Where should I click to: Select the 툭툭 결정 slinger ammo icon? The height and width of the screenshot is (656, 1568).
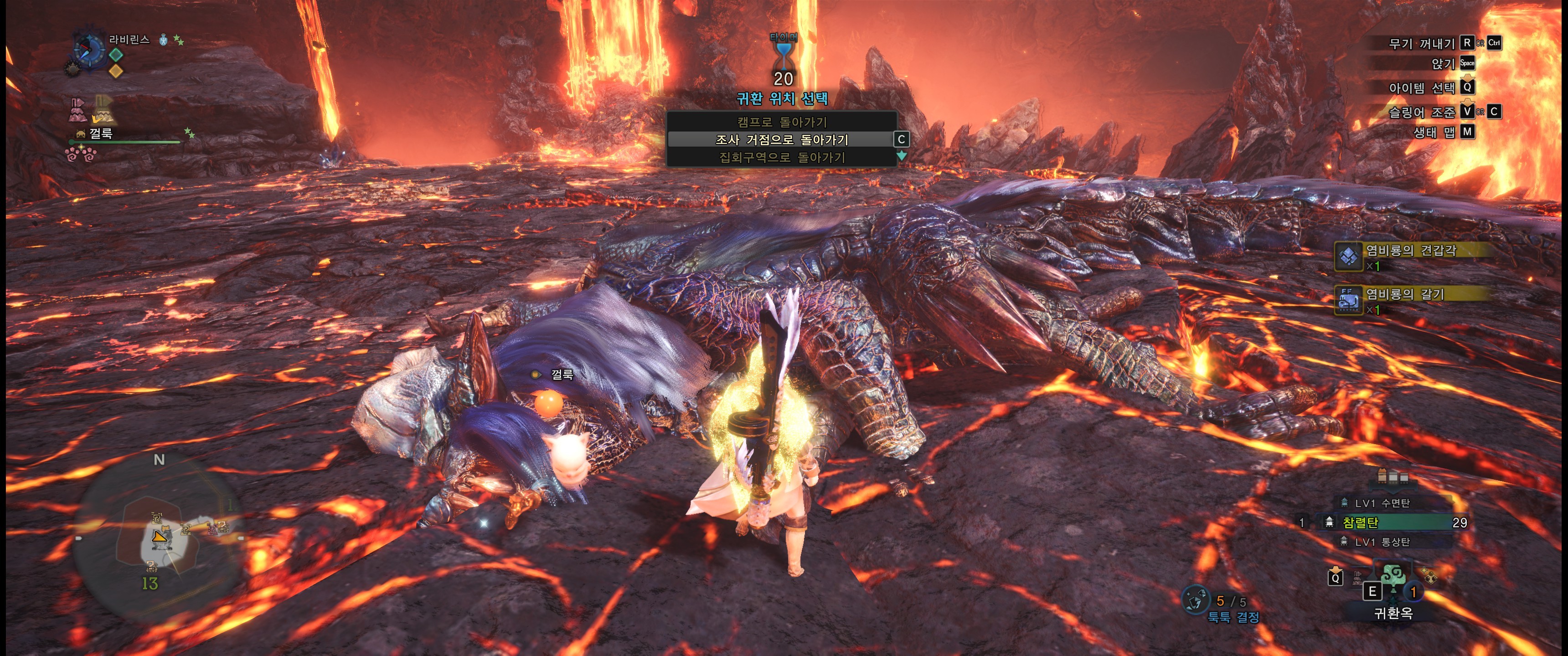(1196, 600)
